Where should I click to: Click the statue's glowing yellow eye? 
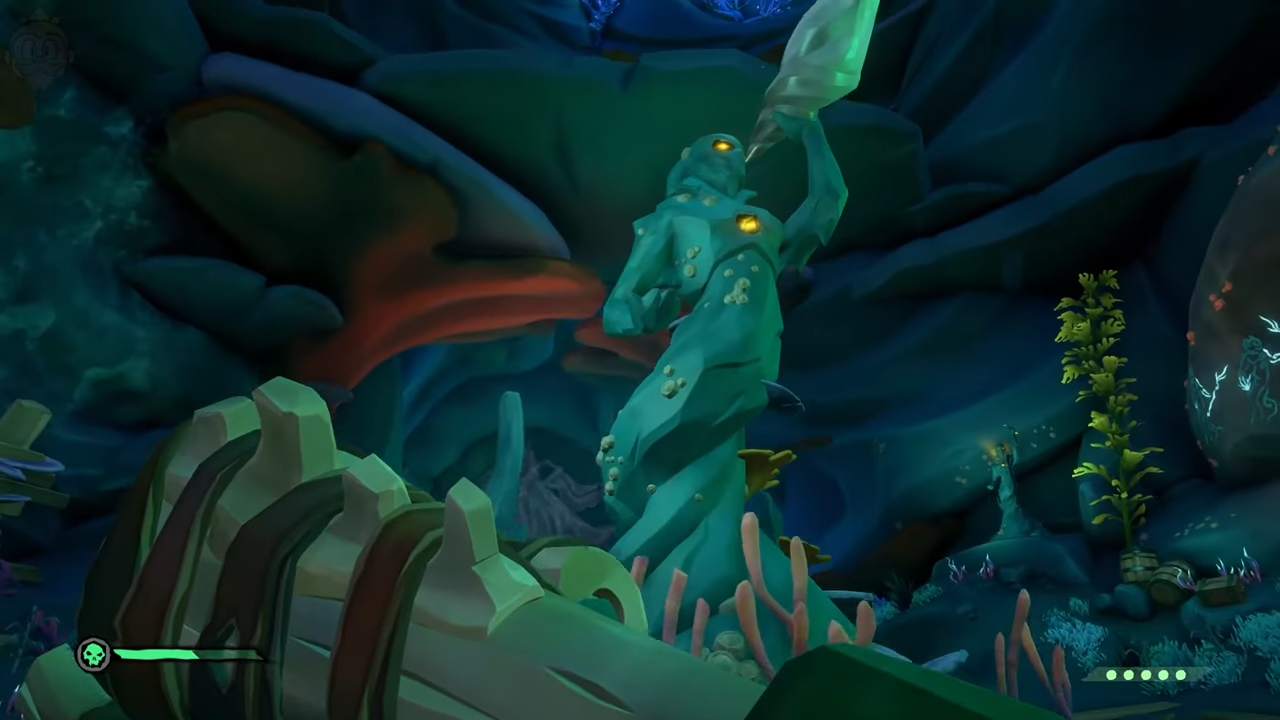(722, 143)
